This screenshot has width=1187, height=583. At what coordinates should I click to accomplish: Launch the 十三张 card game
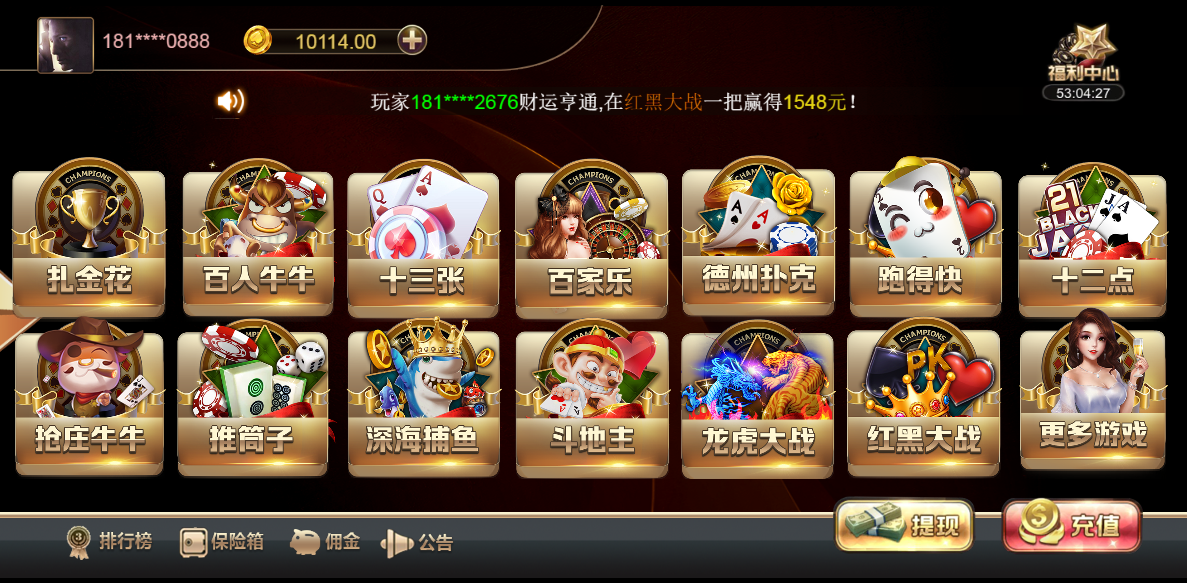(422, 244)
